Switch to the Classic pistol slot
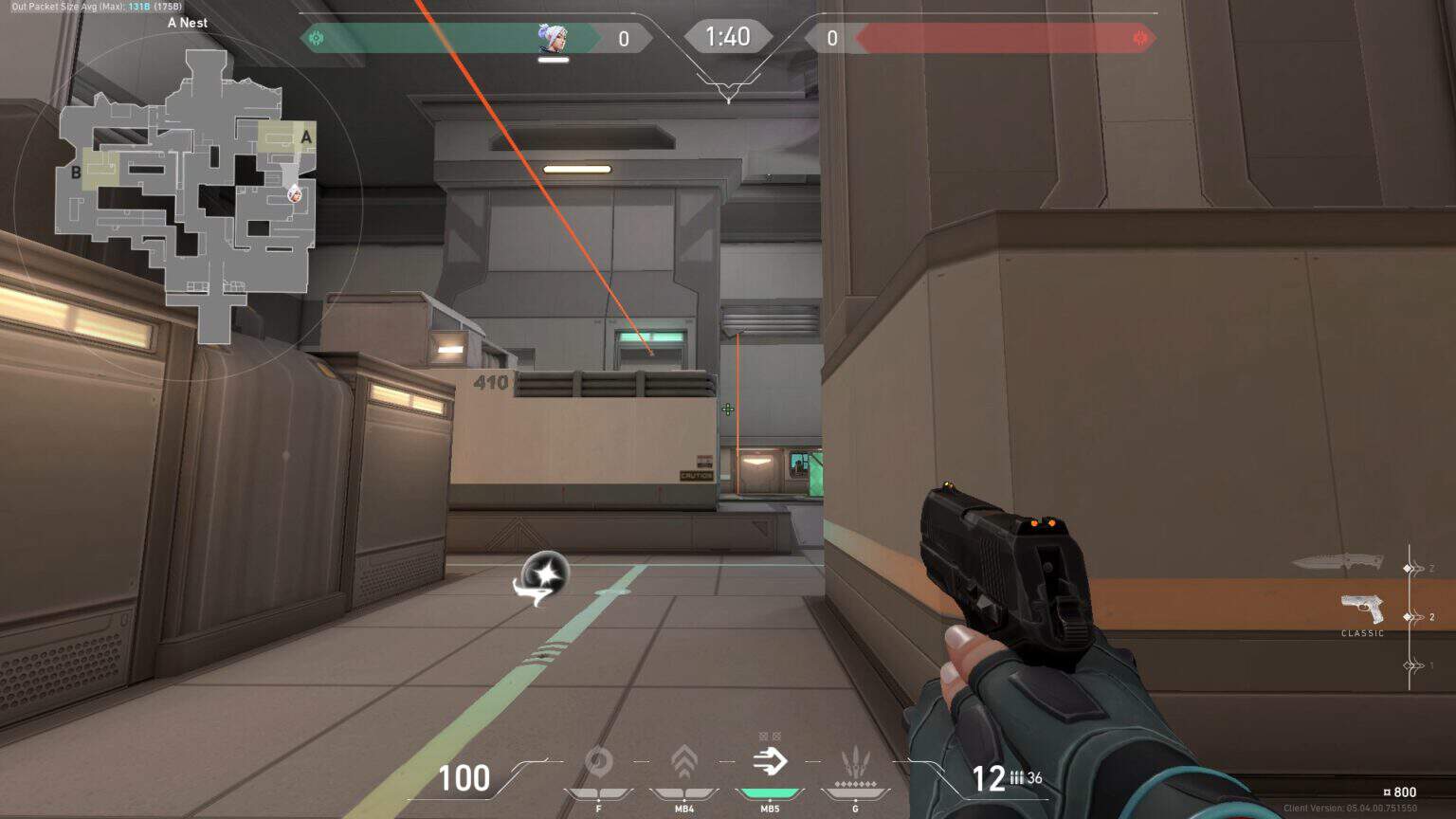Viewport: 1456px width, 819px height. tap(1362, 608)
